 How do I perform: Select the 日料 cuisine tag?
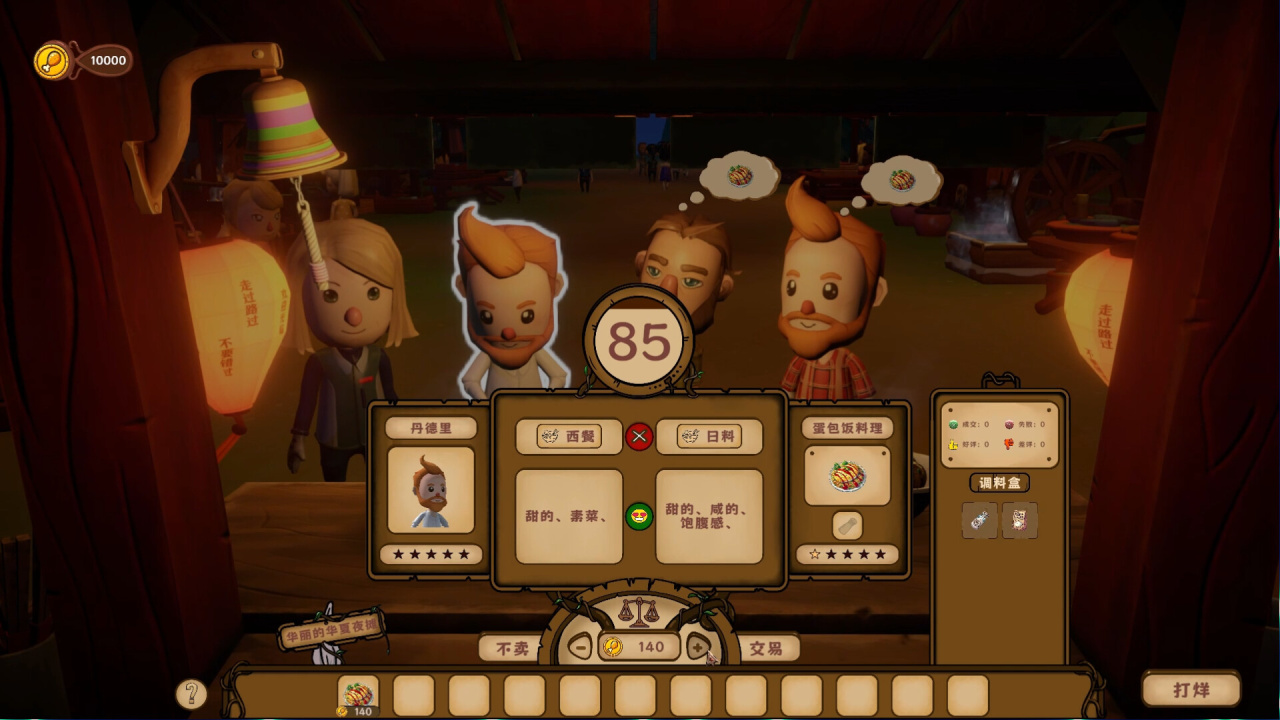(x=709, y=437)
